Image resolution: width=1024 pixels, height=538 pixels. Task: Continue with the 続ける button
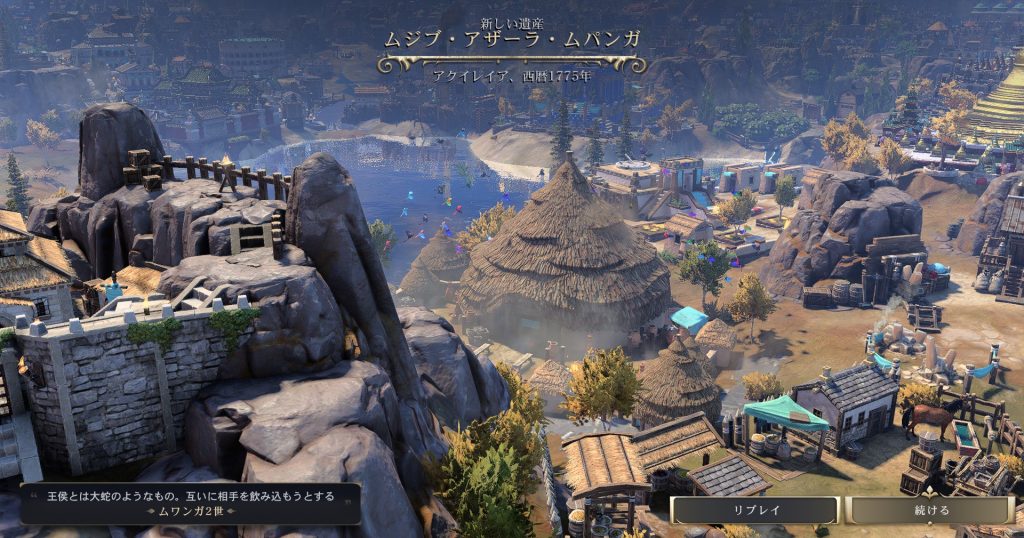931,510
